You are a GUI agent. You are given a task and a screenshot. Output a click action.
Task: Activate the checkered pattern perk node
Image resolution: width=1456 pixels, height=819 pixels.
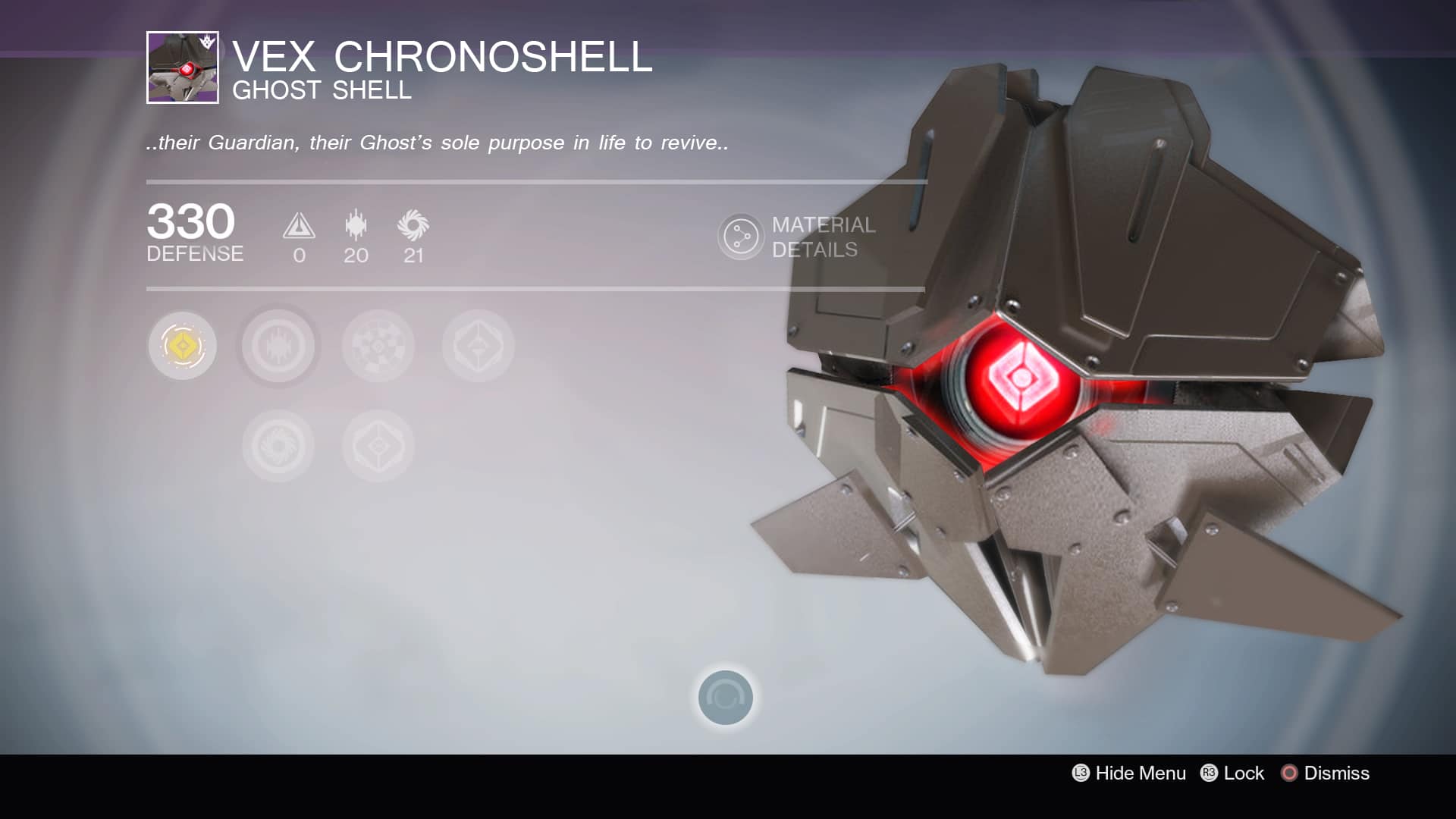point(378,347)
